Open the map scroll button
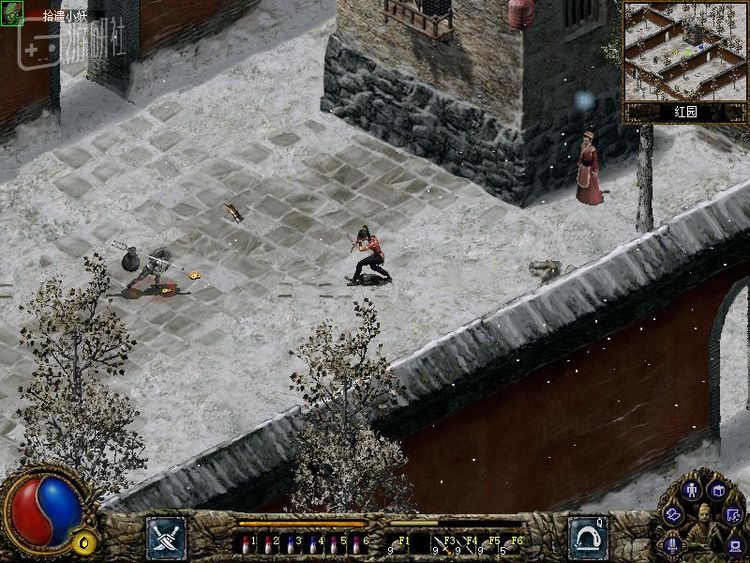 pyautogui.click(x=734, y=515)
